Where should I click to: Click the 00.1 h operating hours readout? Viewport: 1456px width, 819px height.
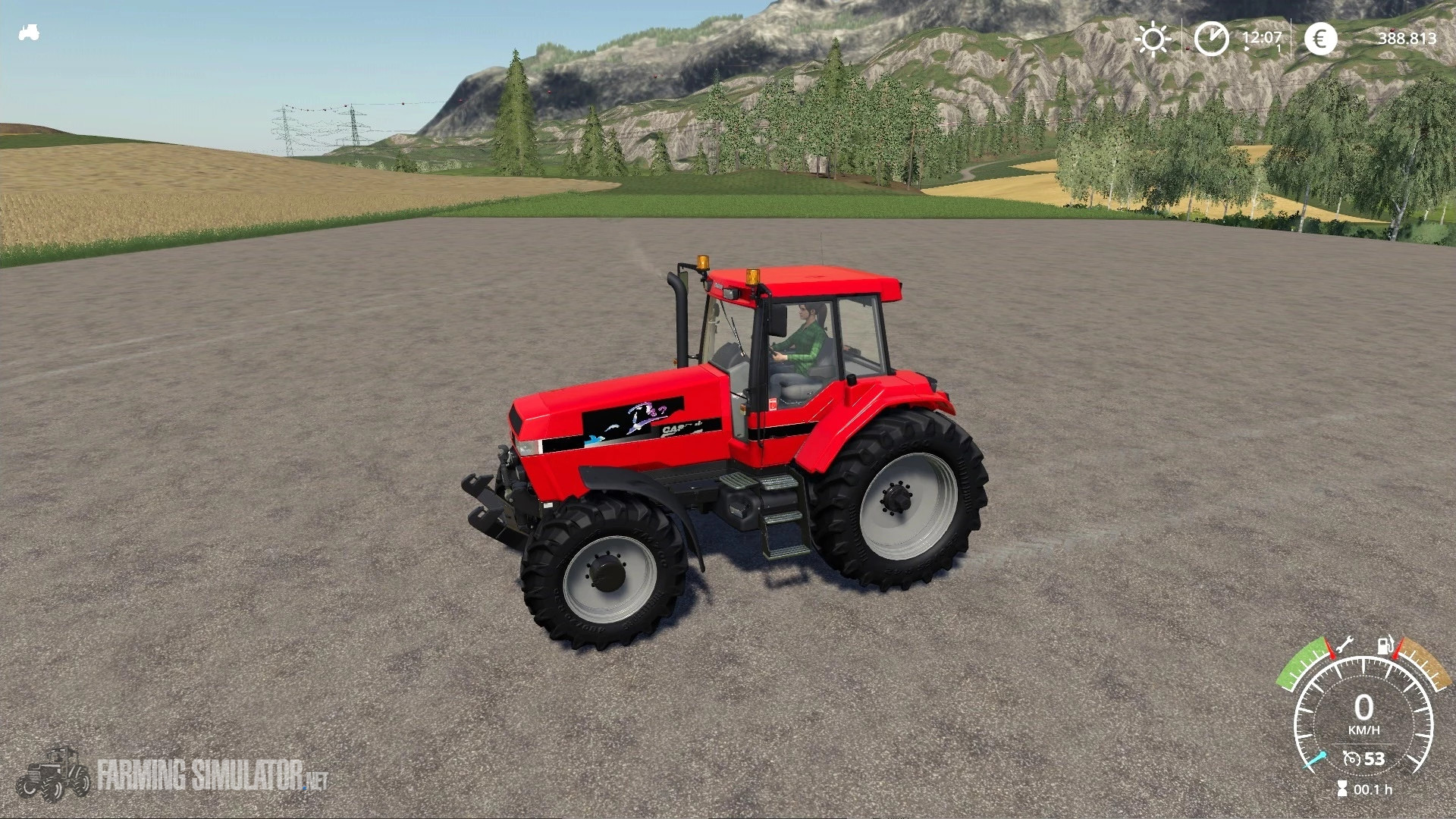tap(1375, 789)
